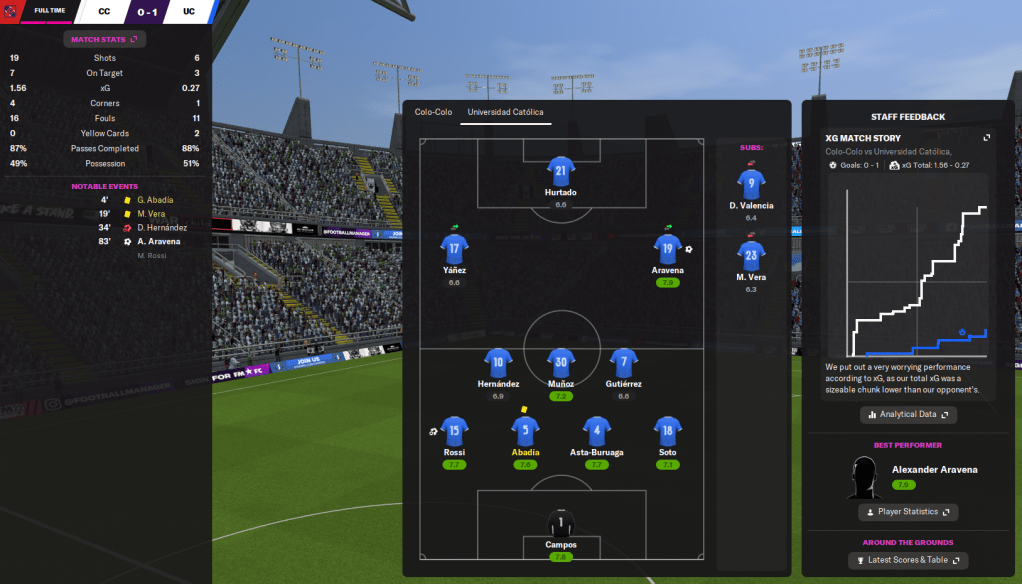Select Aravena on the right wing
This screenshot has width=1022, height=584.
click(668, 250)
